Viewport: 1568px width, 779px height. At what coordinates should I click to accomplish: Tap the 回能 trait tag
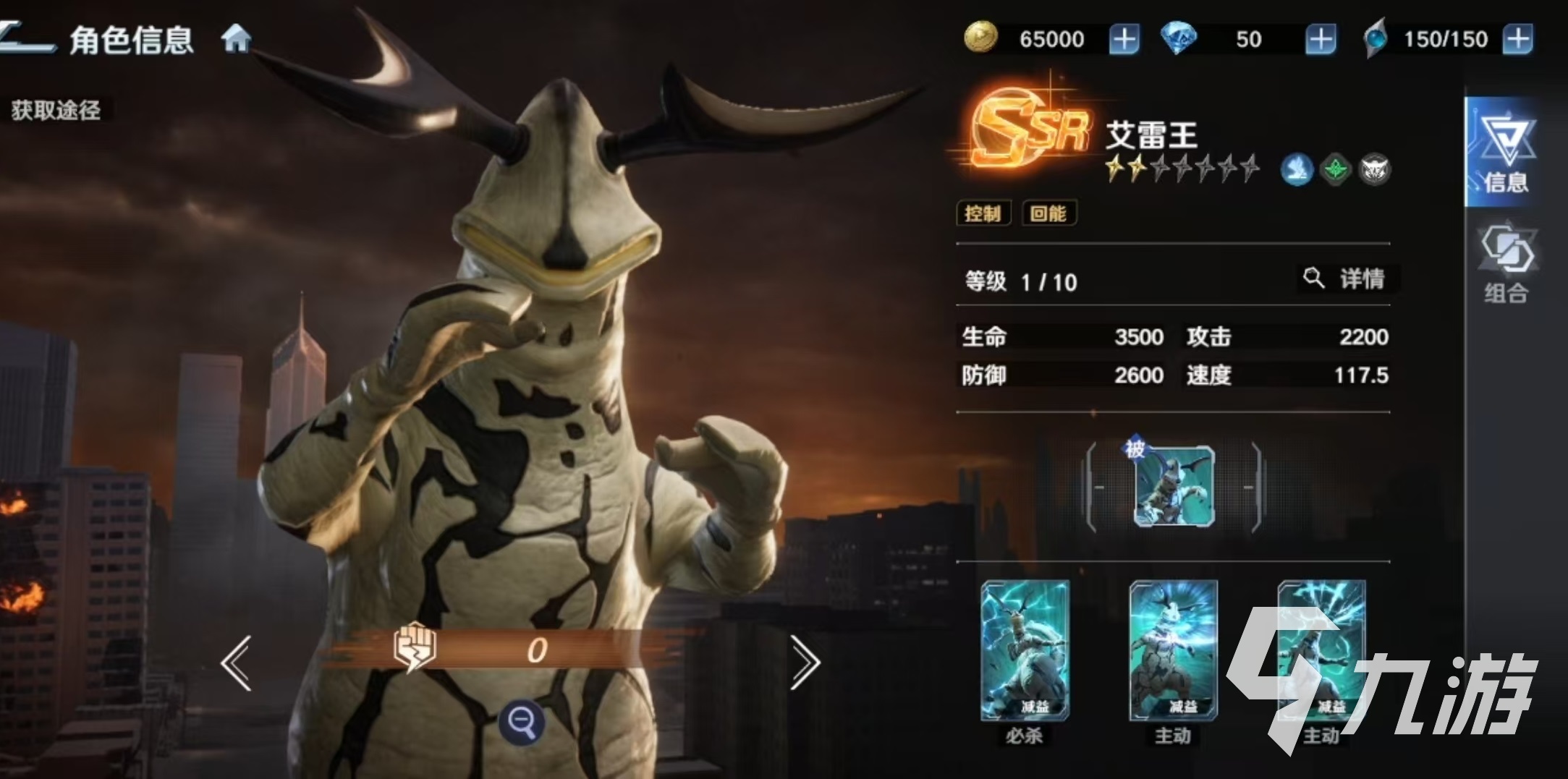pos(1048,213)
